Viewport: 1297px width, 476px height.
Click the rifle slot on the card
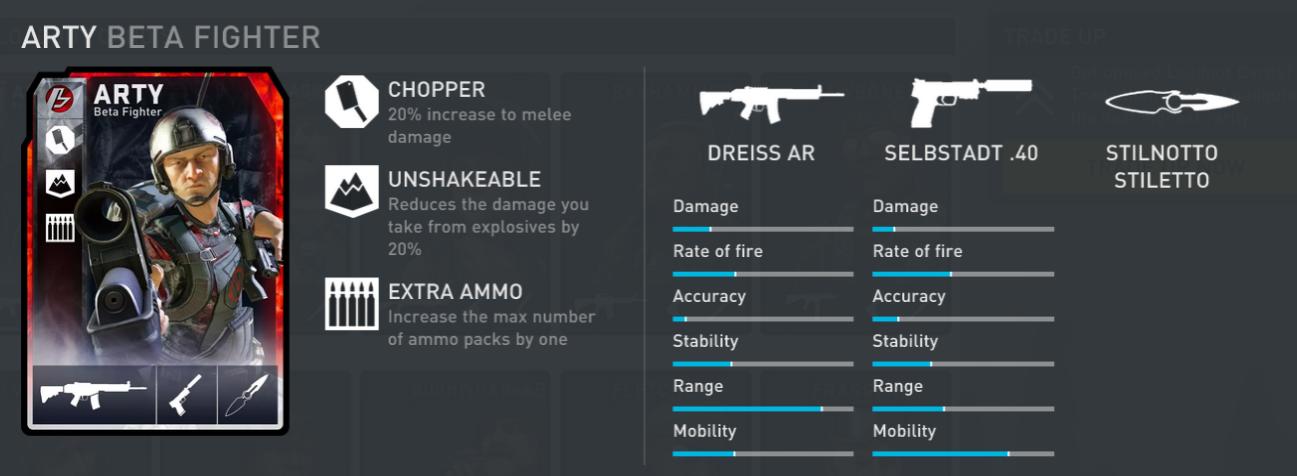[x=94, y=395]
